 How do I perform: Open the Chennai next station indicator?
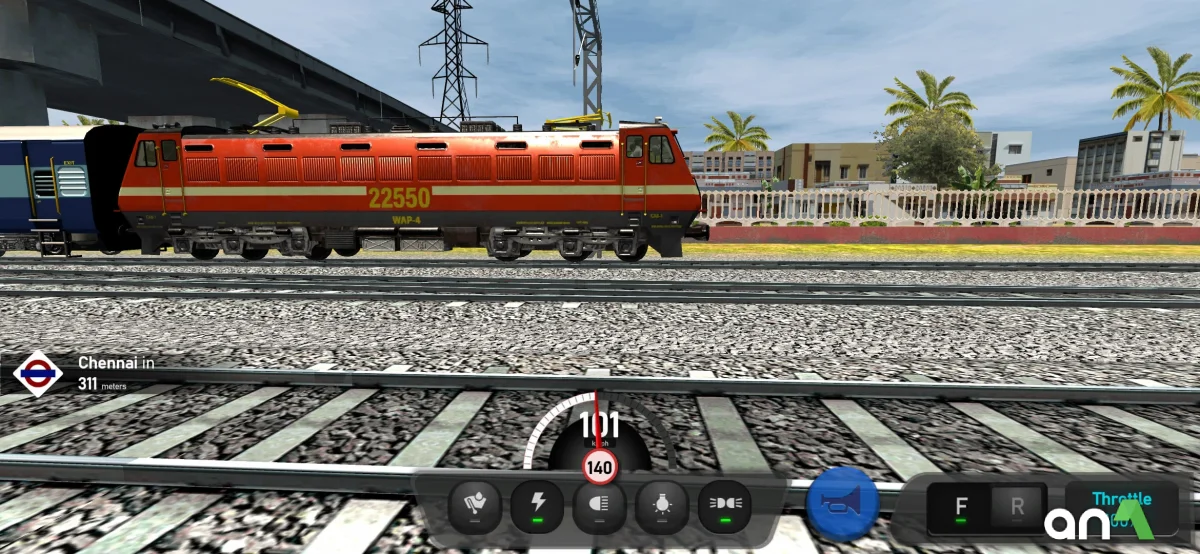click(80, 372)
